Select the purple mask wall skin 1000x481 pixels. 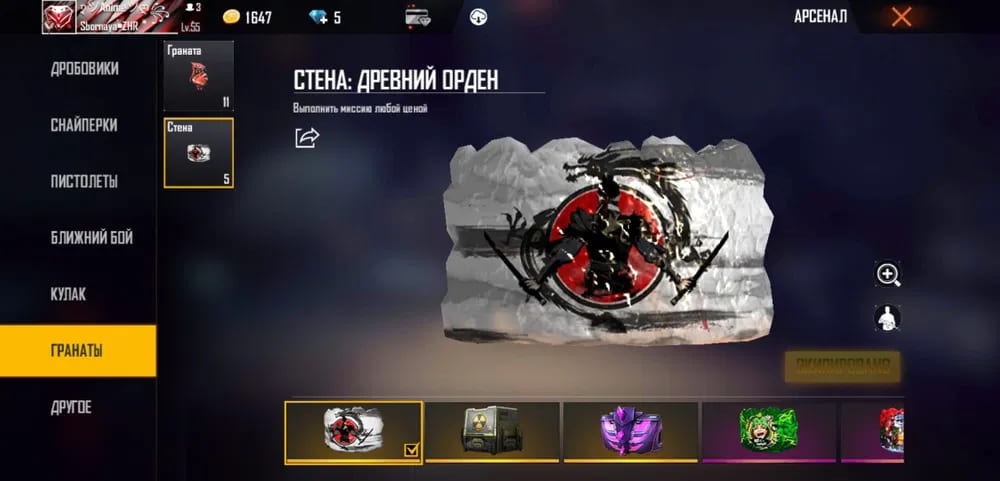(630, 431)
